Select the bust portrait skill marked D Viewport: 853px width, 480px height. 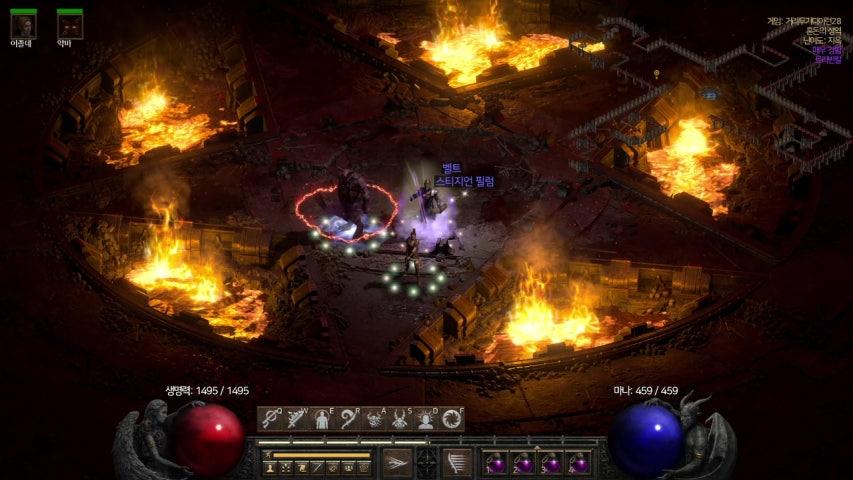pos(427,418)
